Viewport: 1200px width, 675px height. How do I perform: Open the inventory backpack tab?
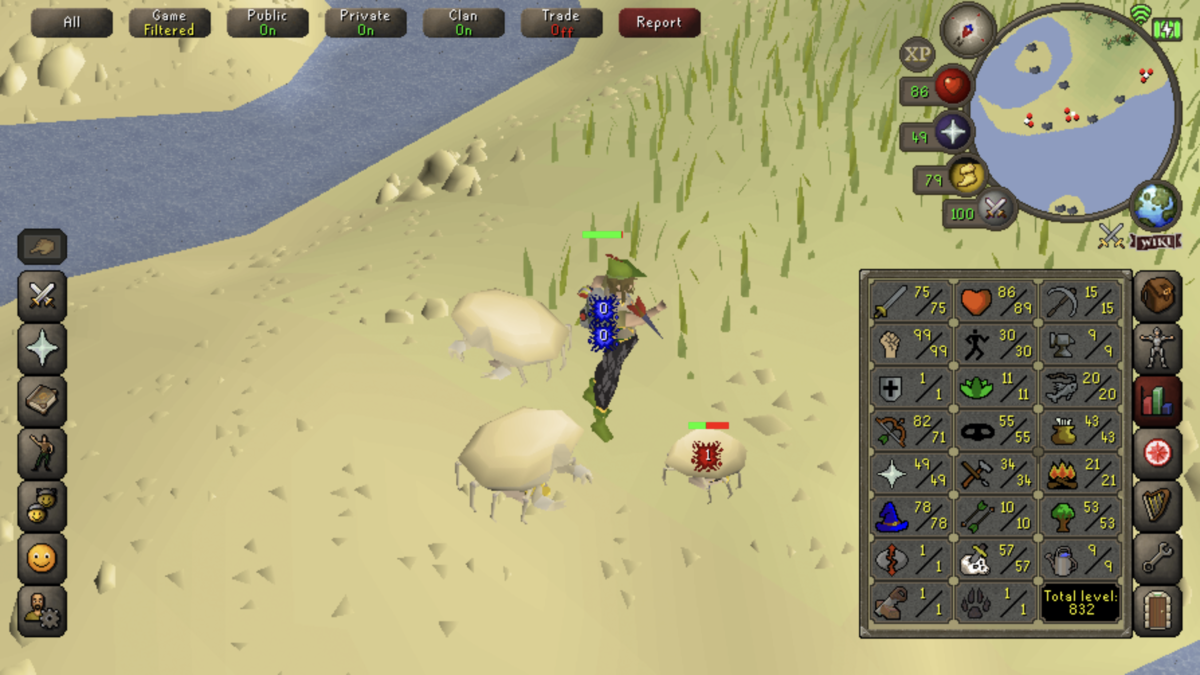pos(1157,296)
